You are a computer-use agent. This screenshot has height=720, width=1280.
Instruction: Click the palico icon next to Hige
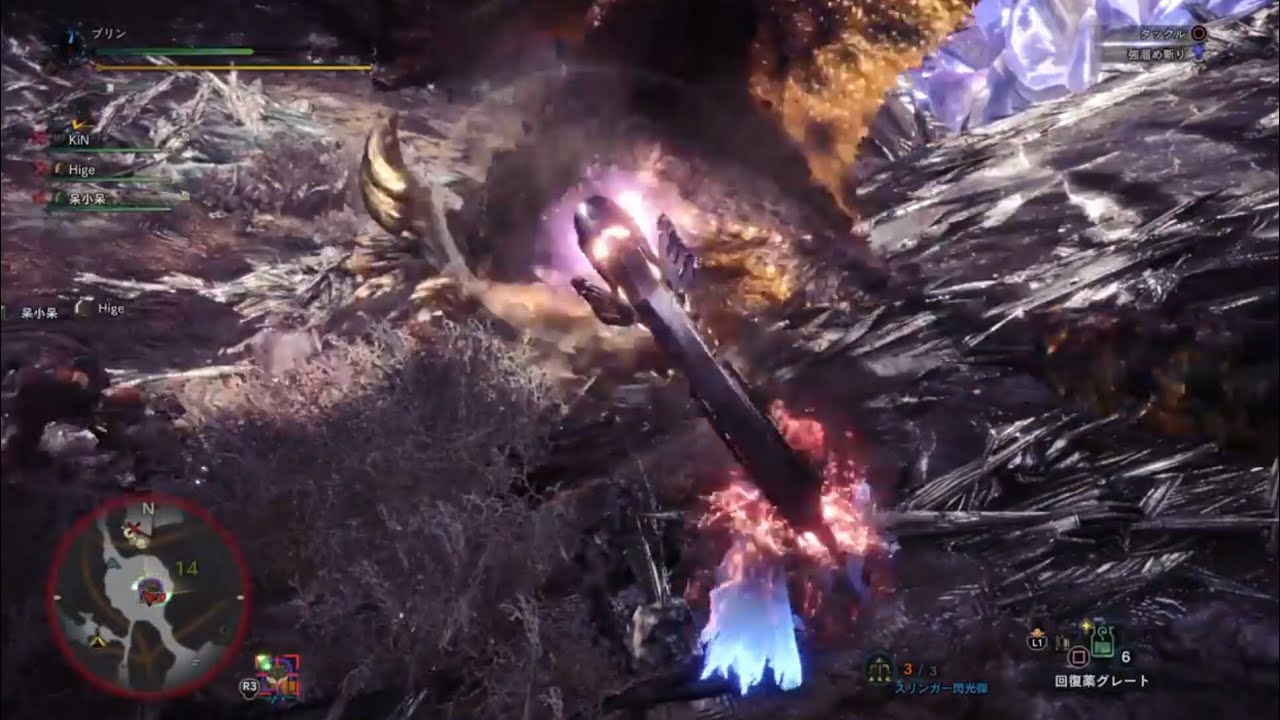(x=58, y=169)
